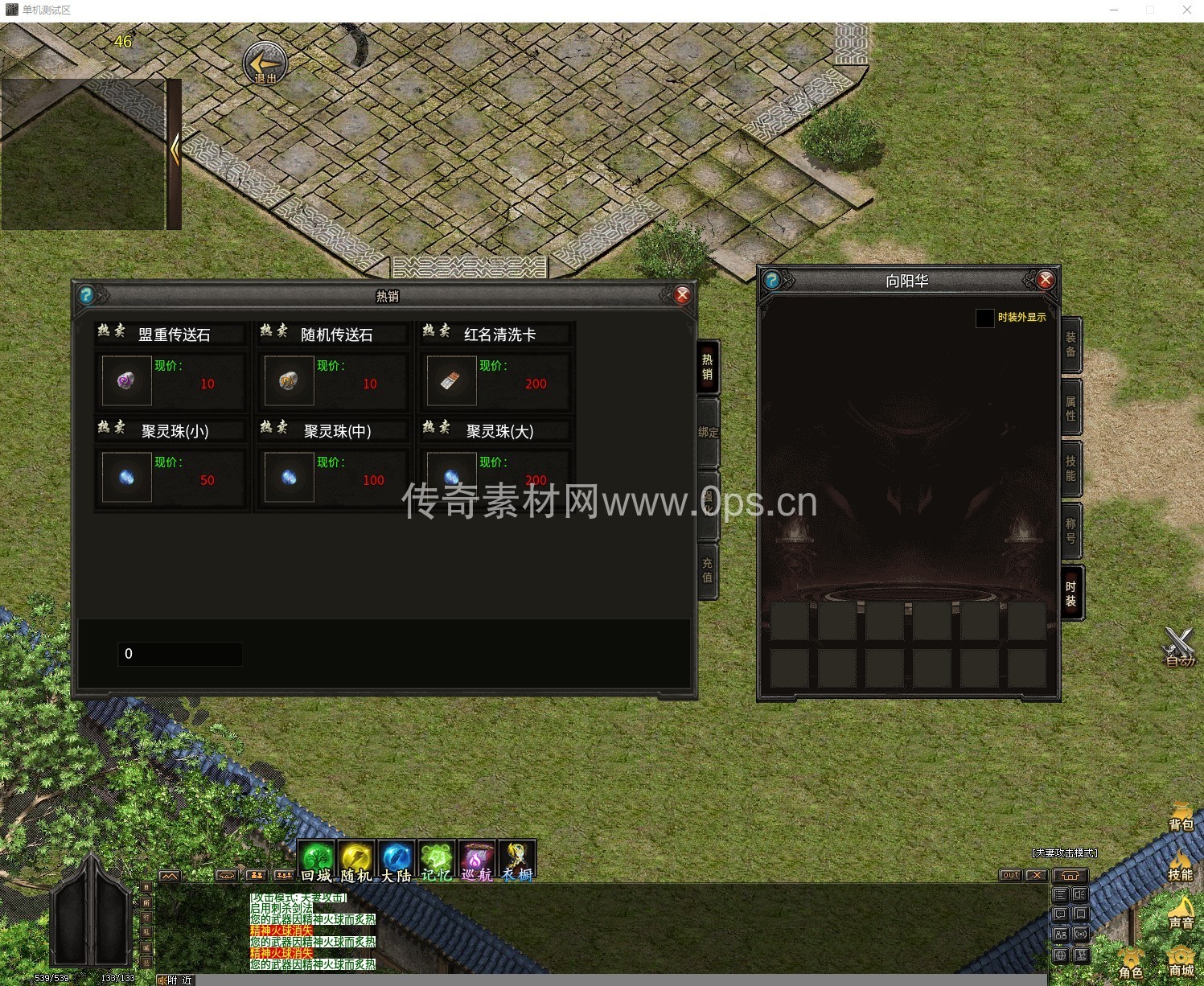Close the 热销 shop window
The width and height of the screenshot is (1204, 986).
click(x=682, y=295)
